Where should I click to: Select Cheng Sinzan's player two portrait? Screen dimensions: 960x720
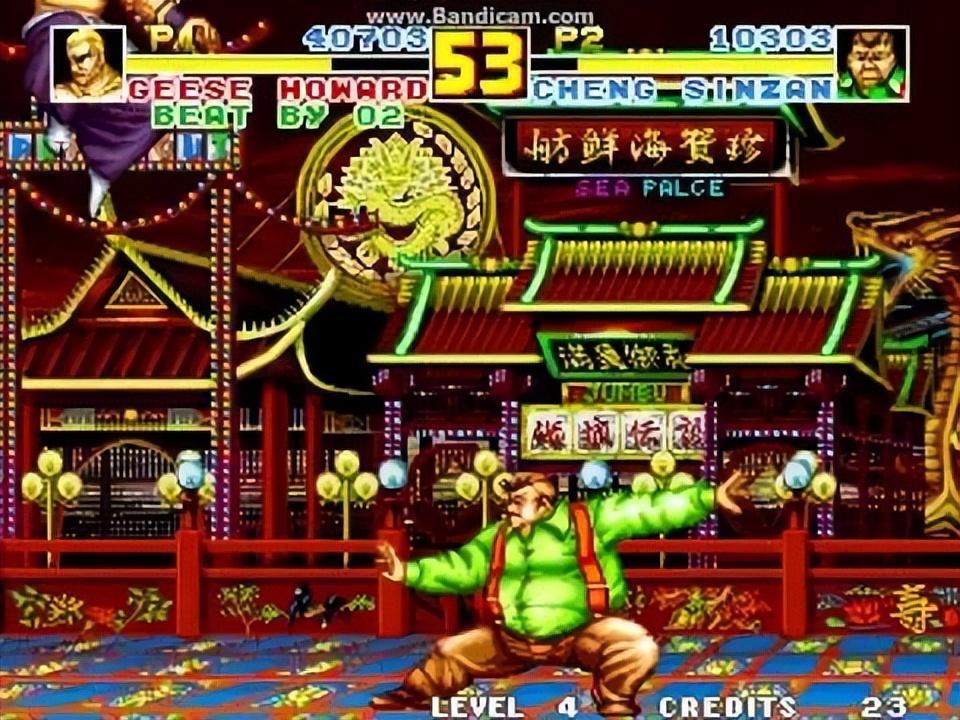point(871,64)
